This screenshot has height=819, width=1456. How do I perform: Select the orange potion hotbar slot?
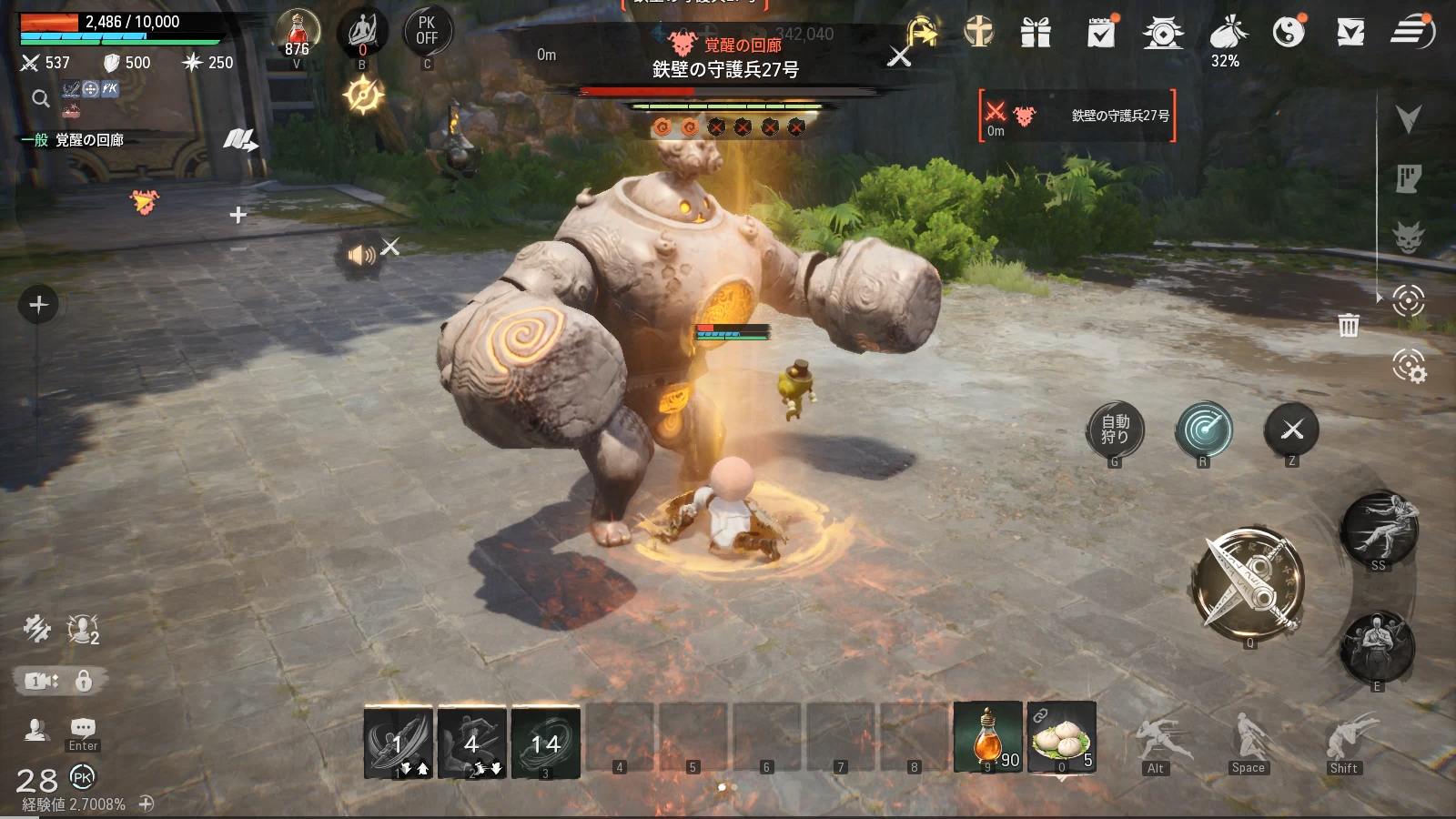[987, 737]
